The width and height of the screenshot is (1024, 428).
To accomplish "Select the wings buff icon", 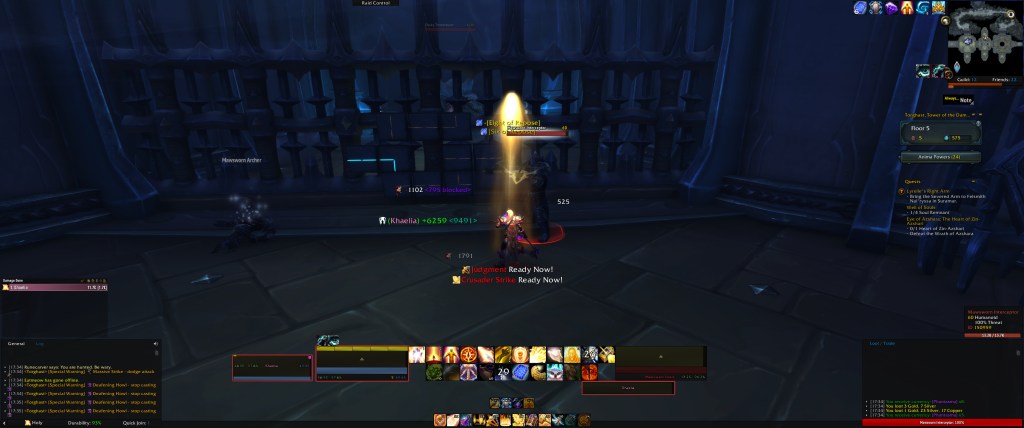I will pyautogui.click(x=939, y=8).
